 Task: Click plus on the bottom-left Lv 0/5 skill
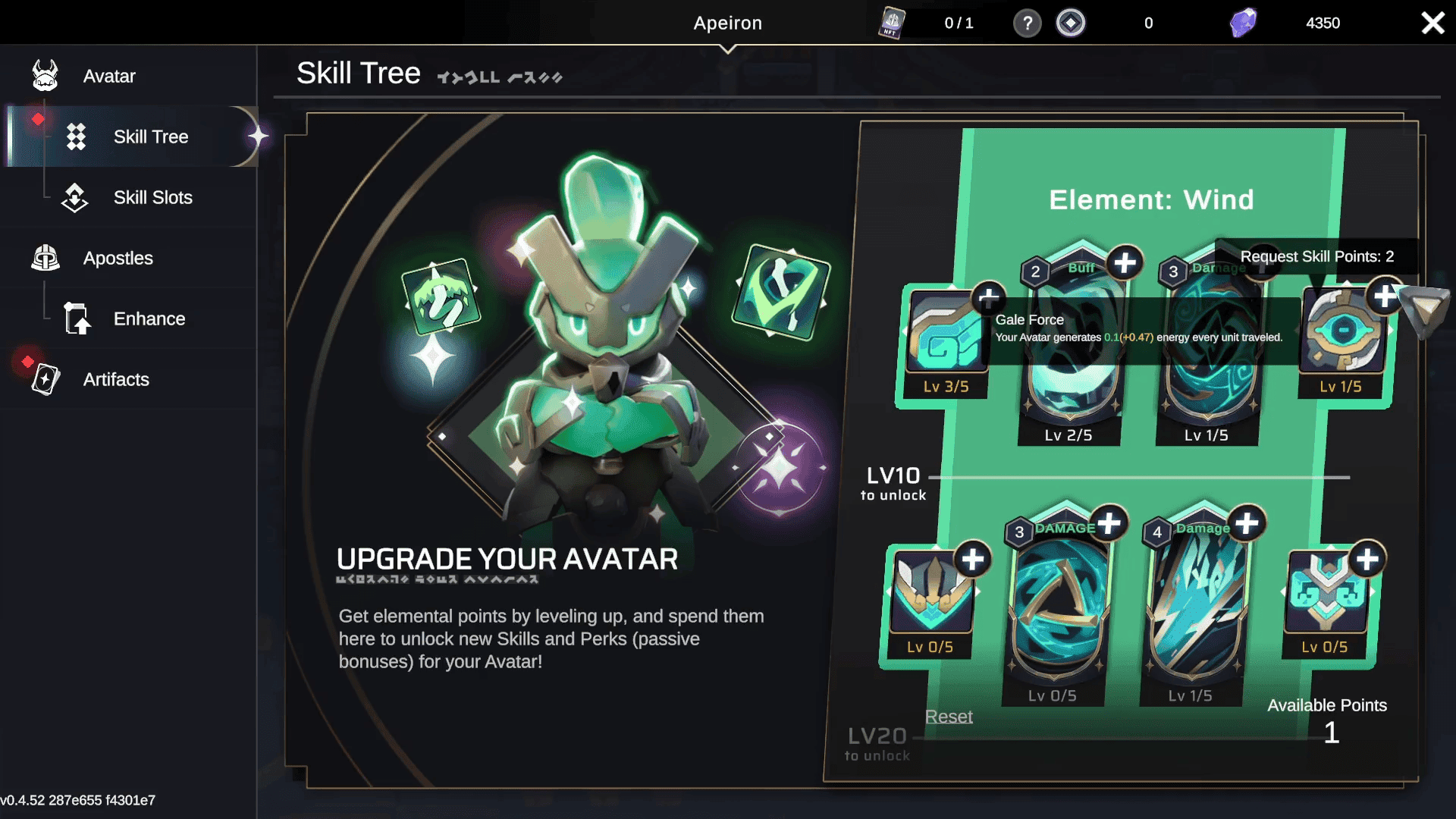[x=974, y=559]
